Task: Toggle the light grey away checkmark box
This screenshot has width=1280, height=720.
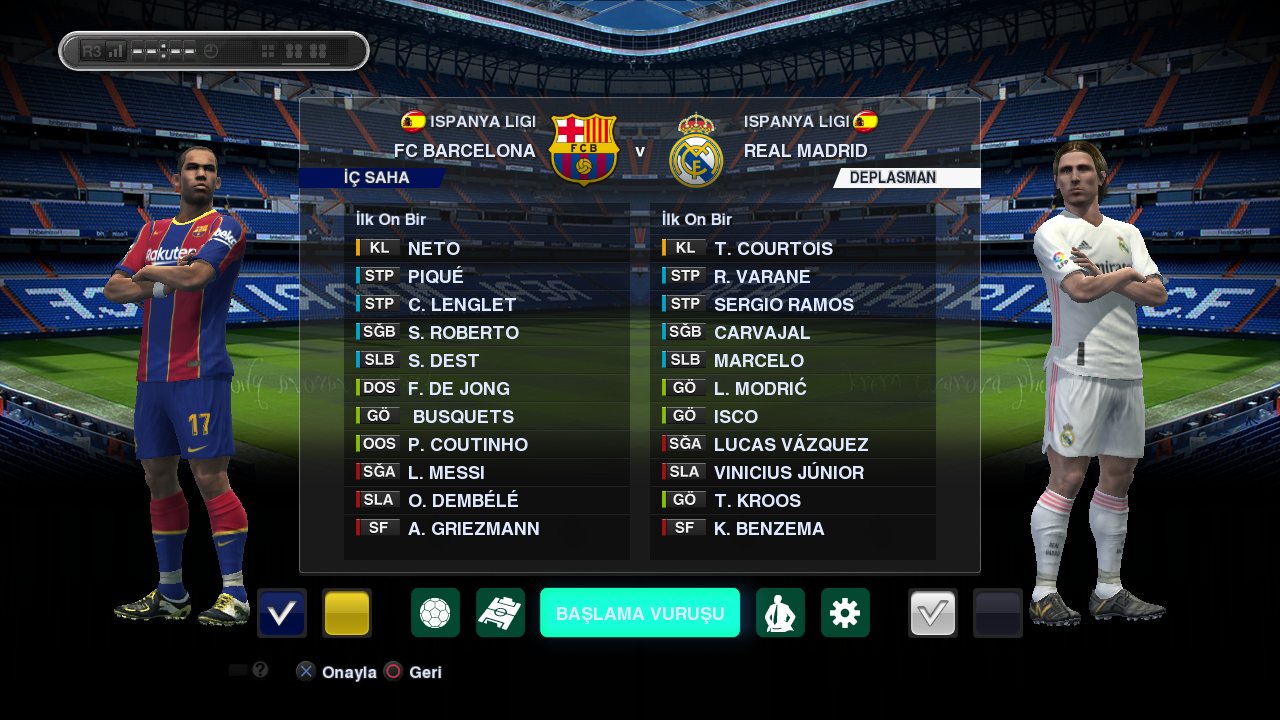Action: click(933, 613)
